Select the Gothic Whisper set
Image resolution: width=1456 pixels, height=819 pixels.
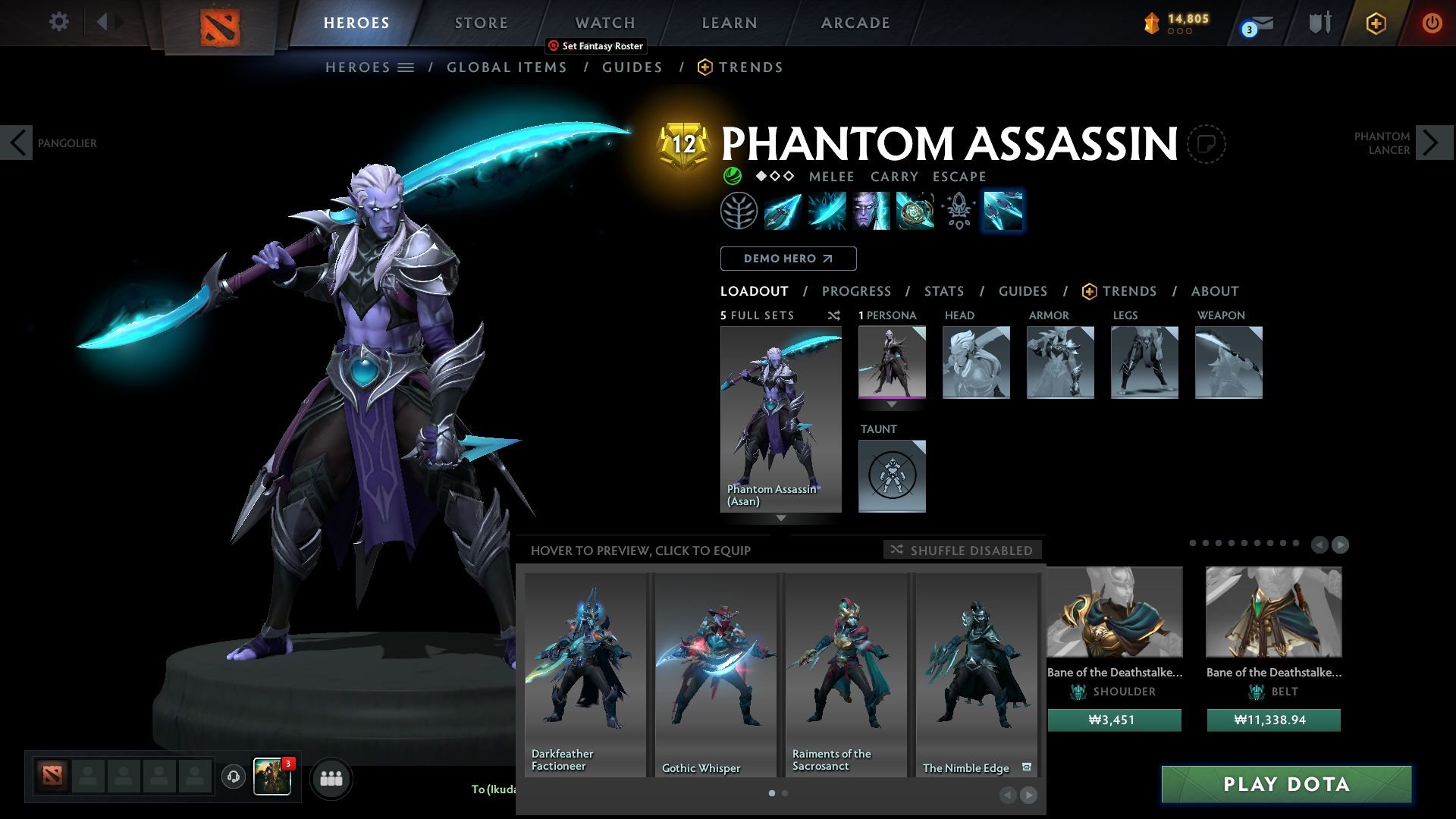[x=715, y=674]
